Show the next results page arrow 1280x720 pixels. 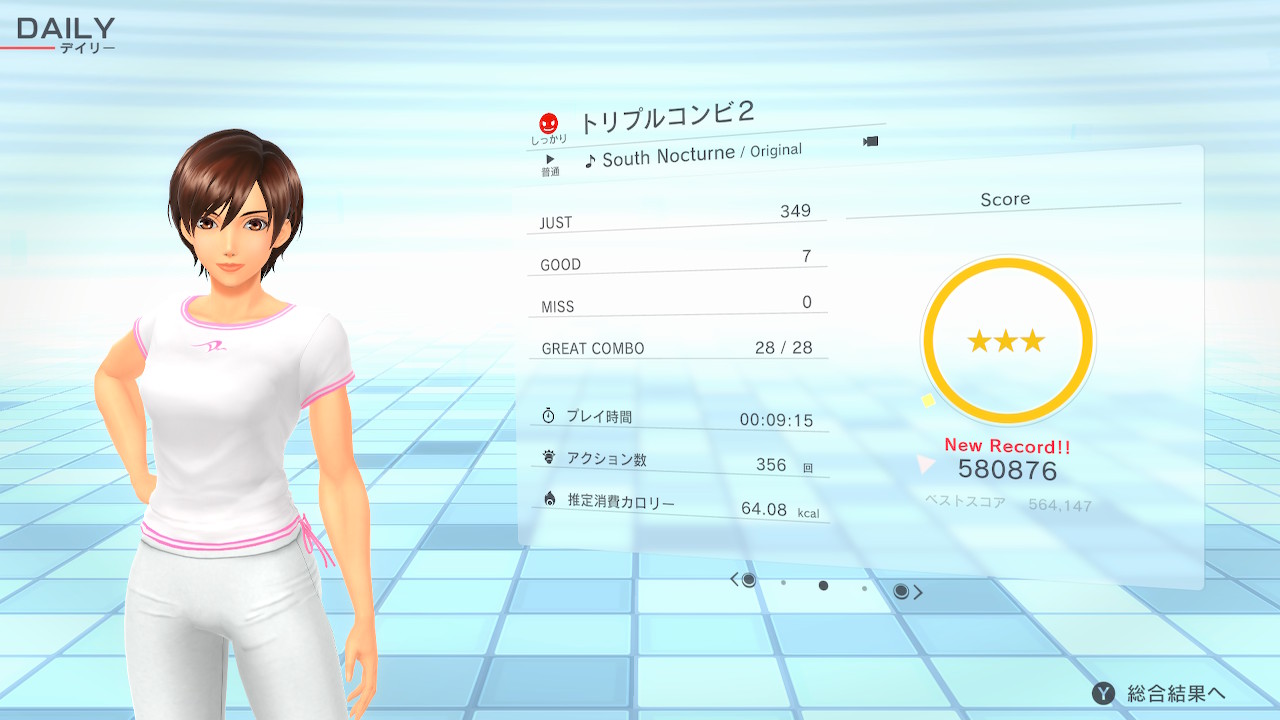(917, 592)
